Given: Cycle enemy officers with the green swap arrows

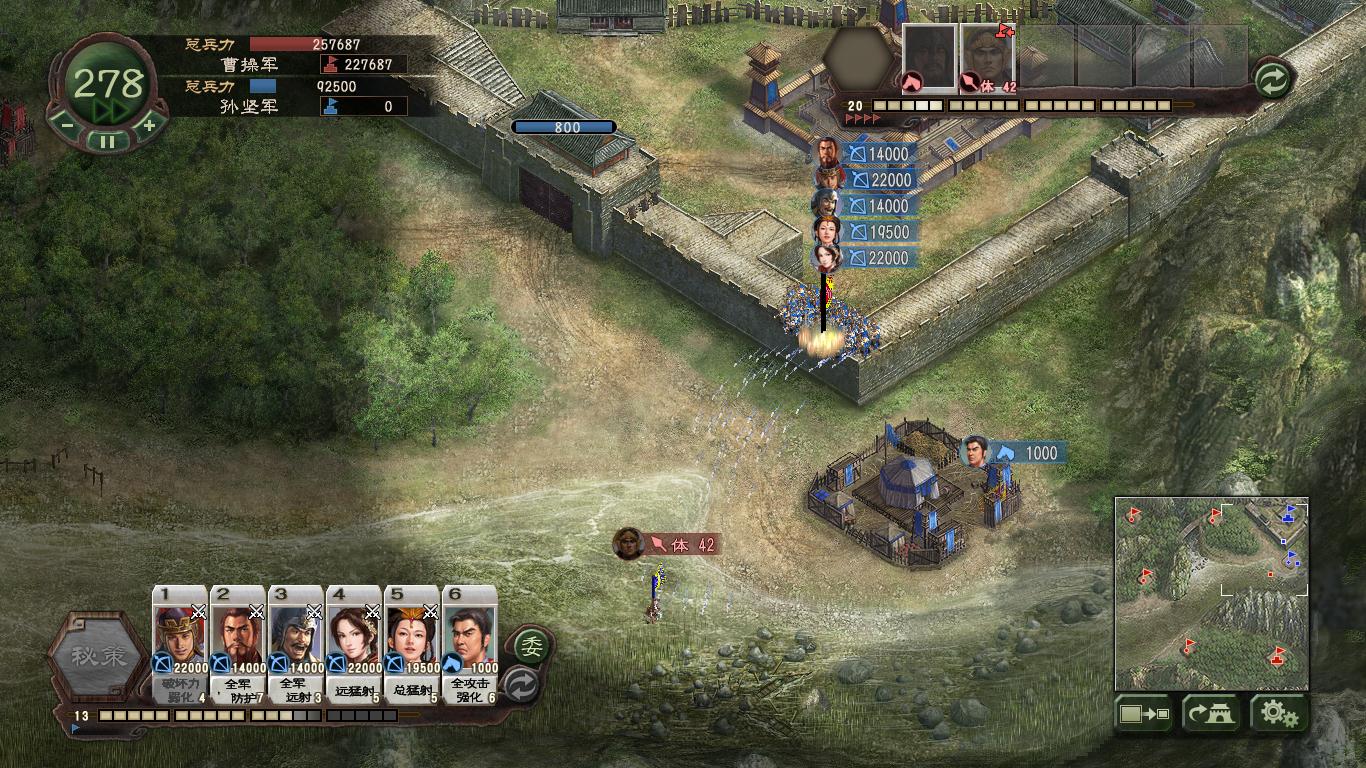Looking at the screenshot, I should [x=1271, y=80].
